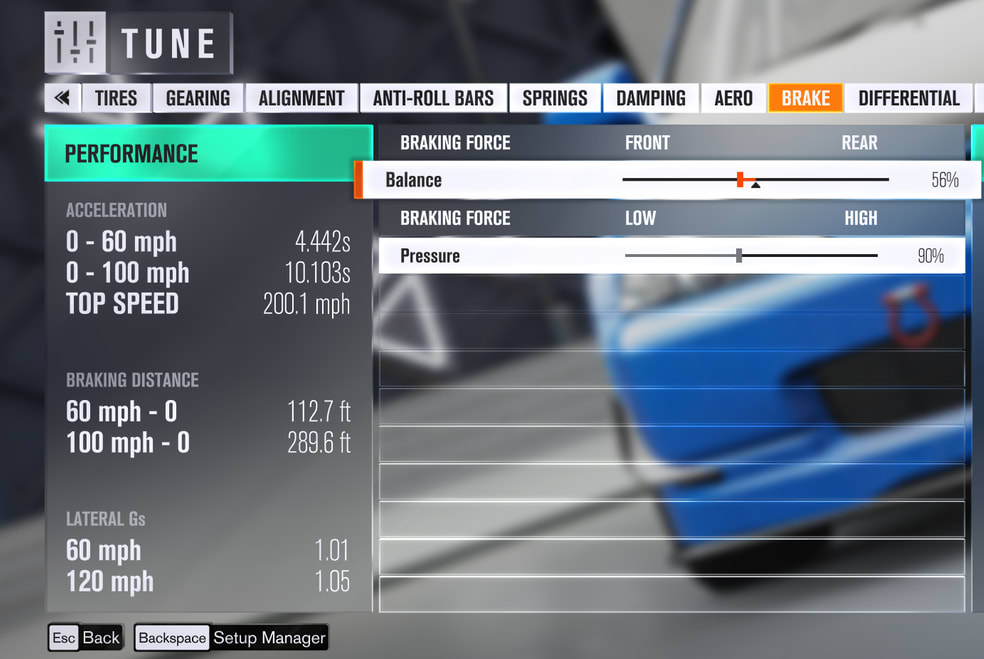Image resolution: width=984 pixels, height=659 pixels.
Task: Click the double-arrow scroll-left tab button
Action: pos(62,98)
